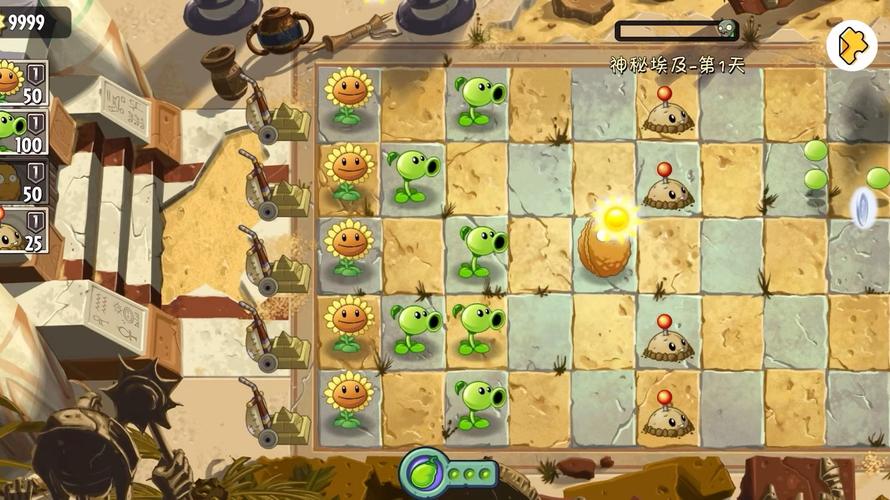Screen dimensions: 890x500
Task: Pick the Wall-nut seed packet
Action: [22, 182]
